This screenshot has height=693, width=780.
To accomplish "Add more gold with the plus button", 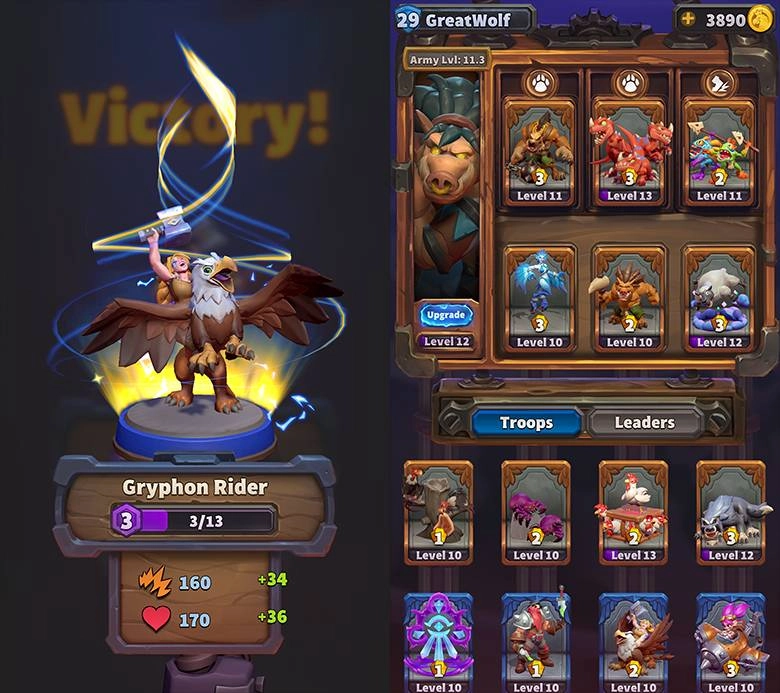I will (x=687, y=19).
